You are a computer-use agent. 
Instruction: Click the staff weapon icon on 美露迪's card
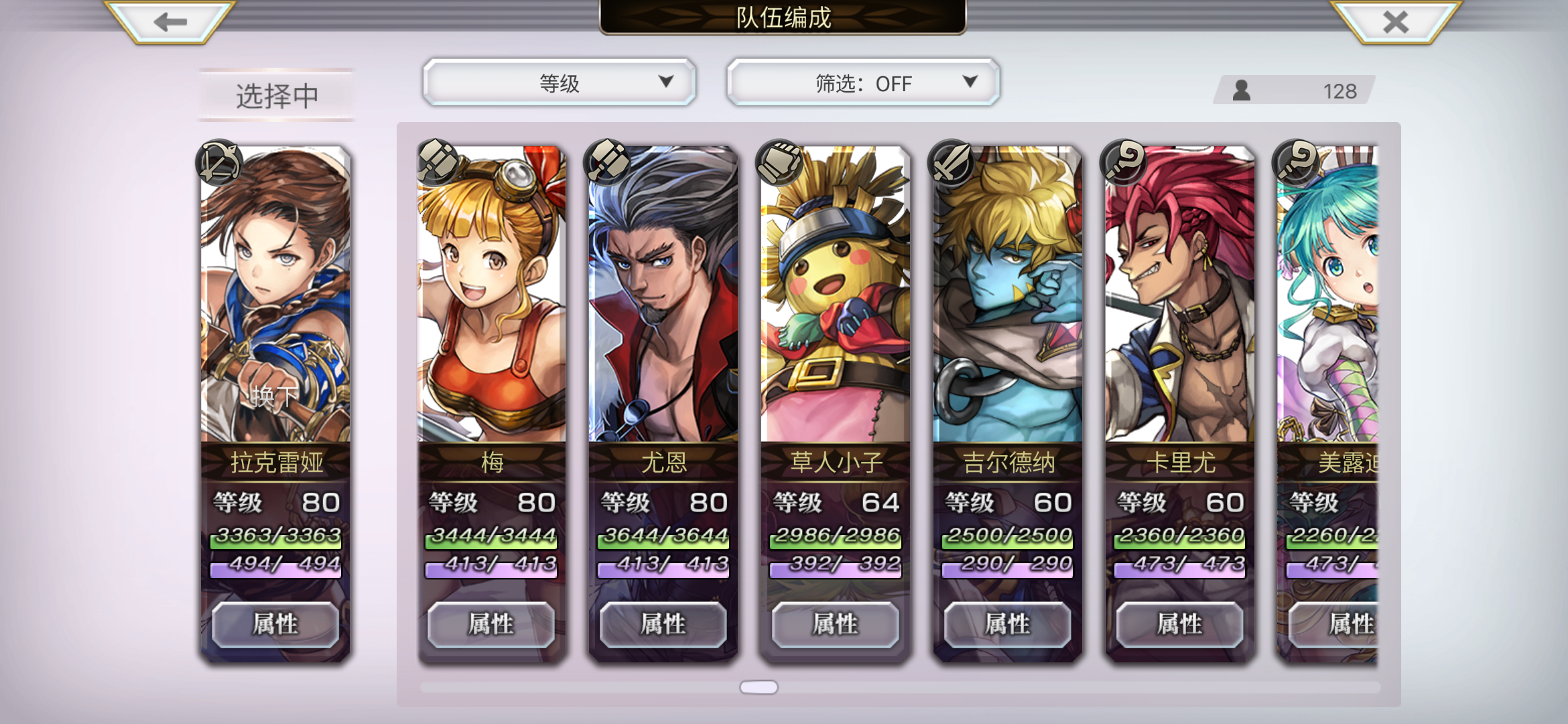pos(1294,163)
